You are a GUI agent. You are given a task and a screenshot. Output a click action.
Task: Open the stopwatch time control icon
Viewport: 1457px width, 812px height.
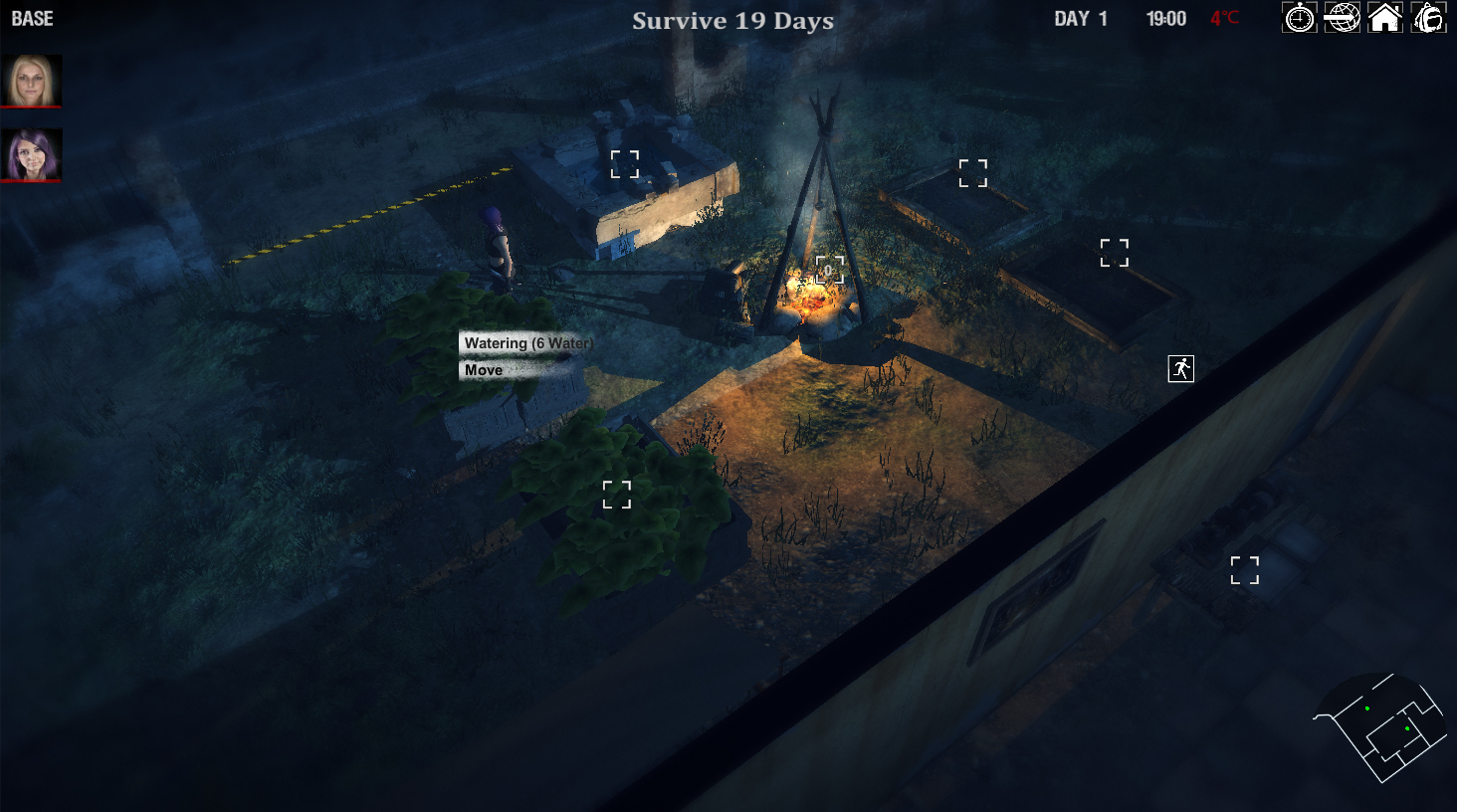1300,18
